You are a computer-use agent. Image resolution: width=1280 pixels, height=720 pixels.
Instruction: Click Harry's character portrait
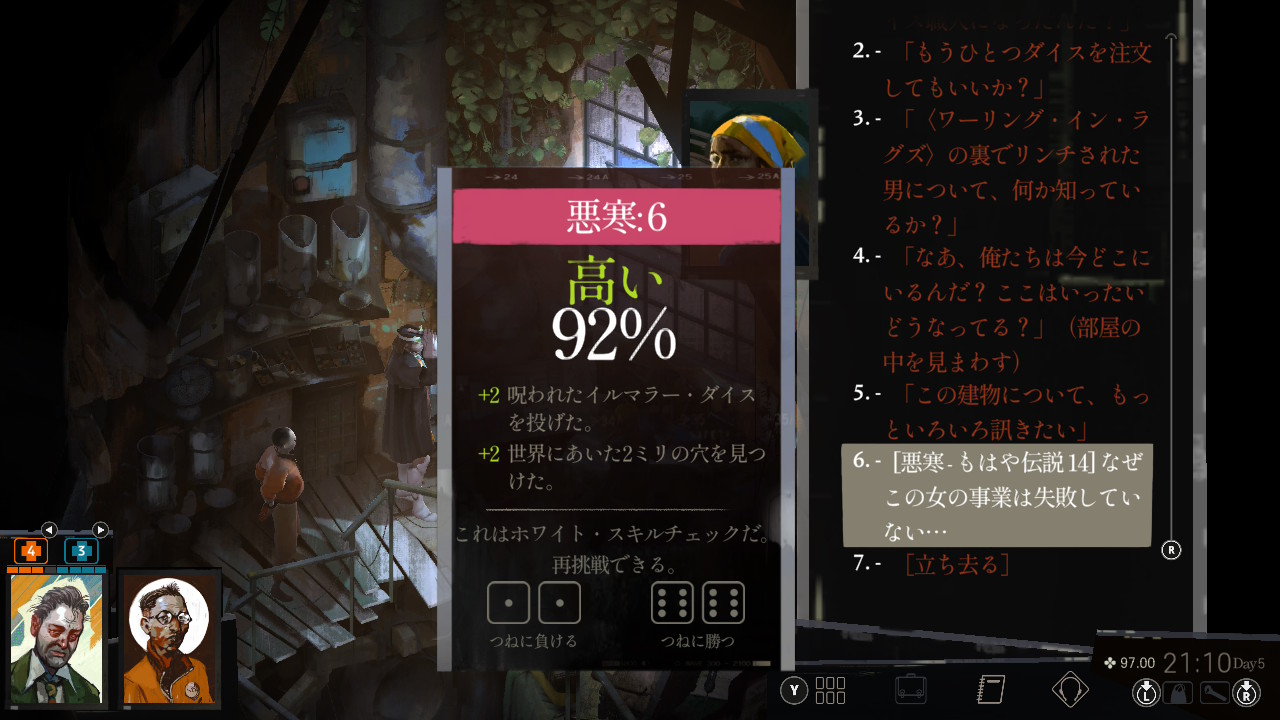pos(56,638)
